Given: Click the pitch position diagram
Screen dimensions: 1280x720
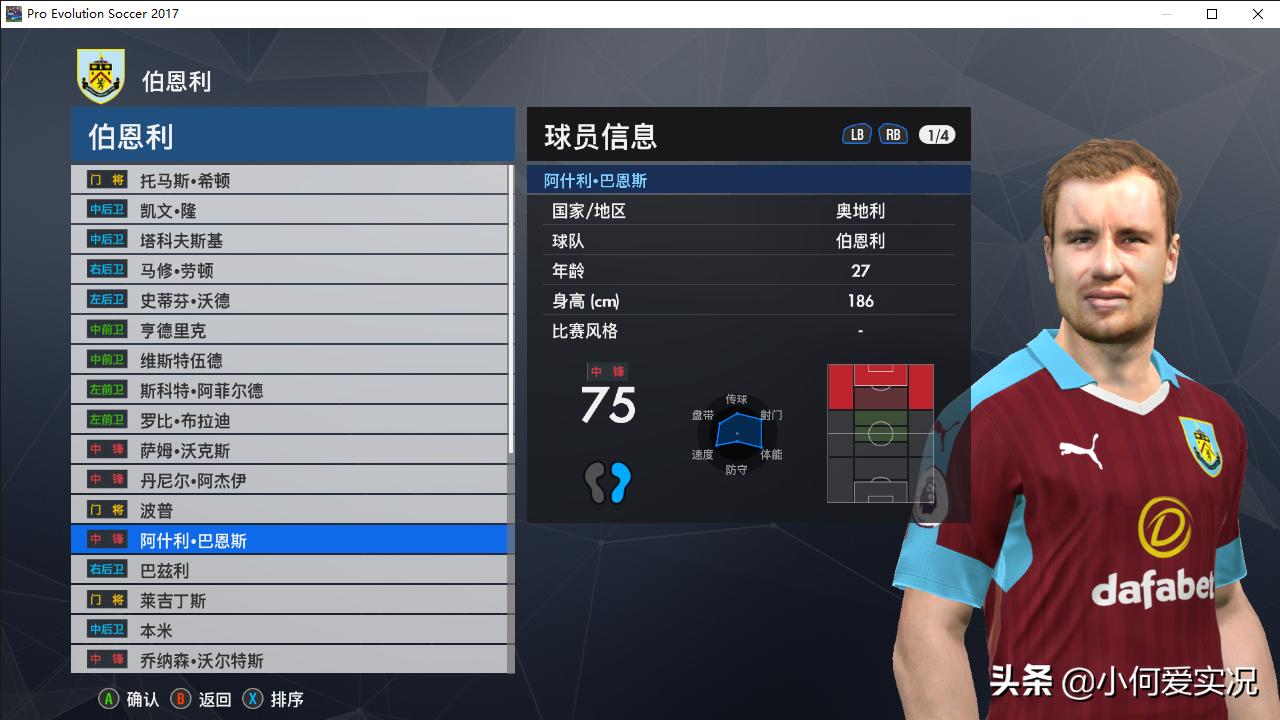Looking at the screenshot, I should [x=881, y=432].
